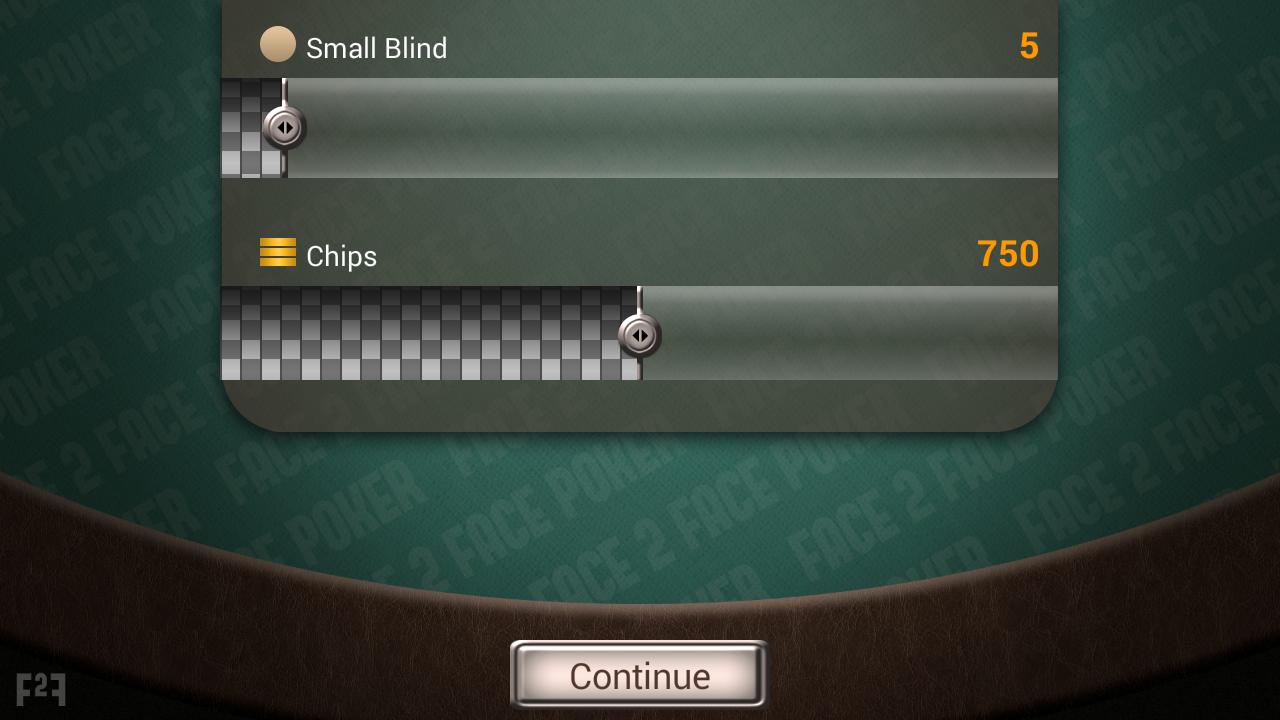Viewport: 1280px width, 720px height.
Task: Click the beige poker chip icon beside Small Blind
Action: point(278,44)
